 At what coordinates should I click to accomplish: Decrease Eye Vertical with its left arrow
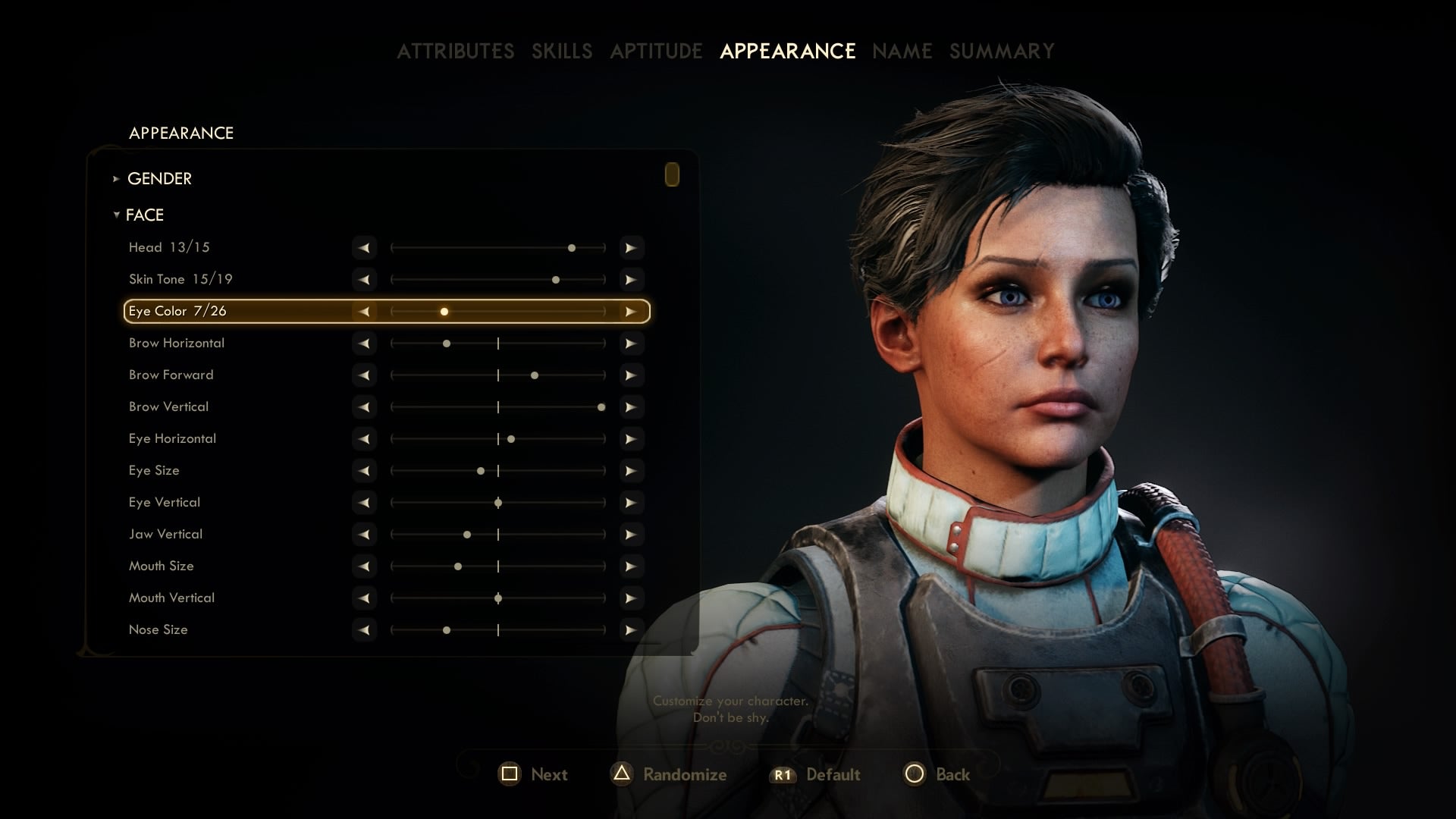364,502
